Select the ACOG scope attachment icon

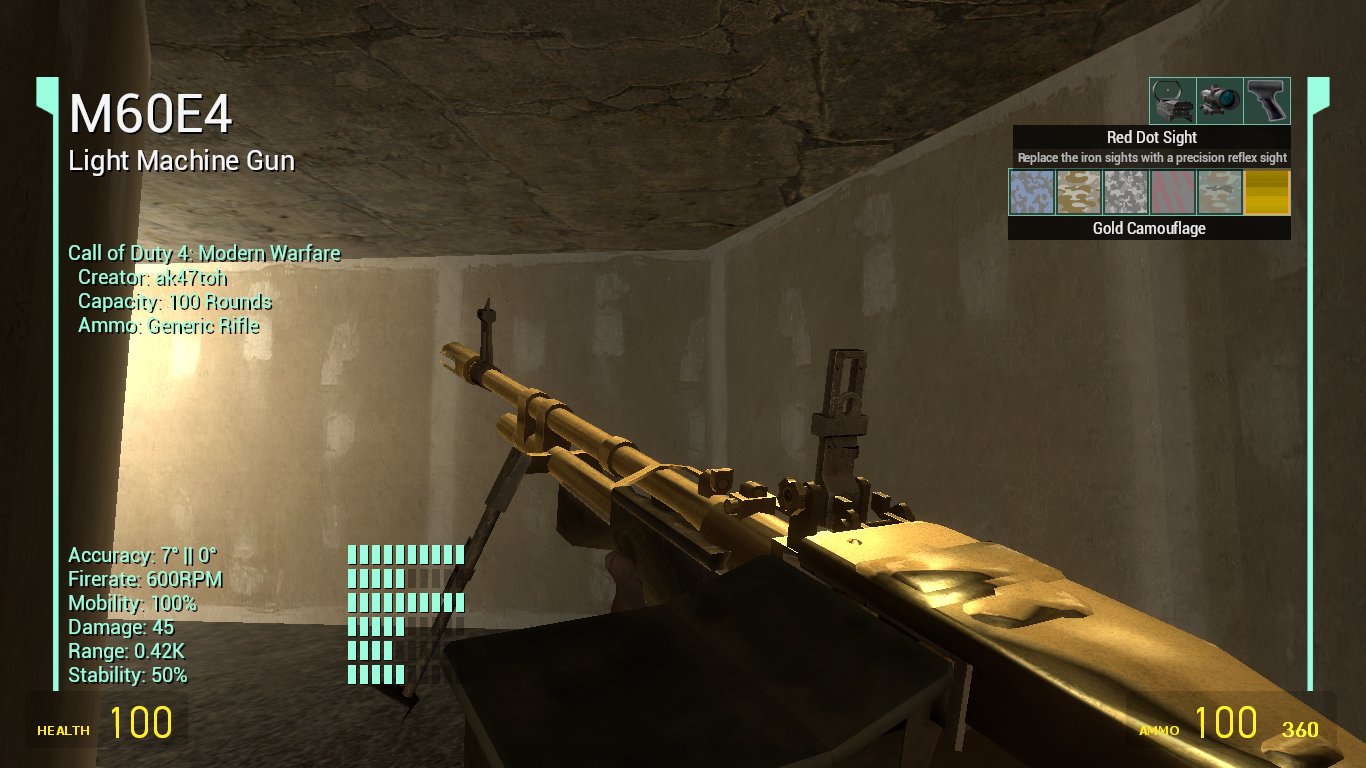pyautogui.click(x=1218, y=100)
